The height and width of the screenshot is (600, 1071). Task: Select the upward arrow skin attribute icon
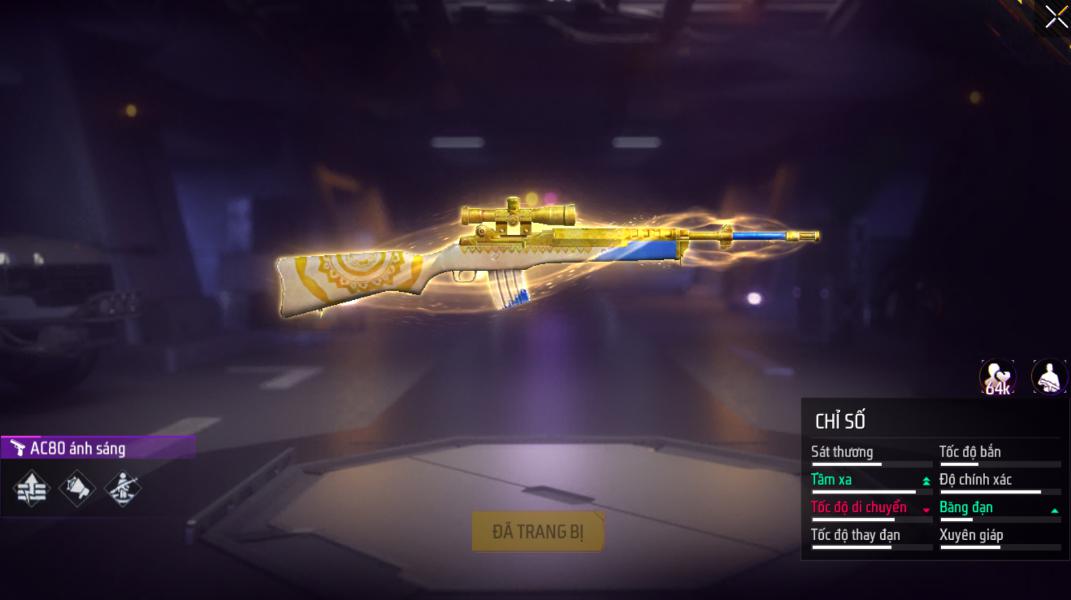point(31,488)
